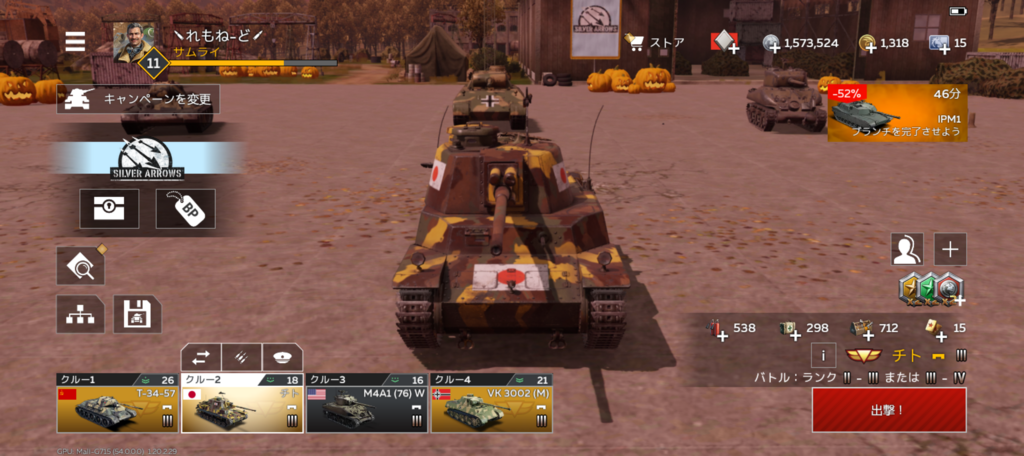Open the locked chest button
This screenshot has width=1024, height=456.
(109, 209)
